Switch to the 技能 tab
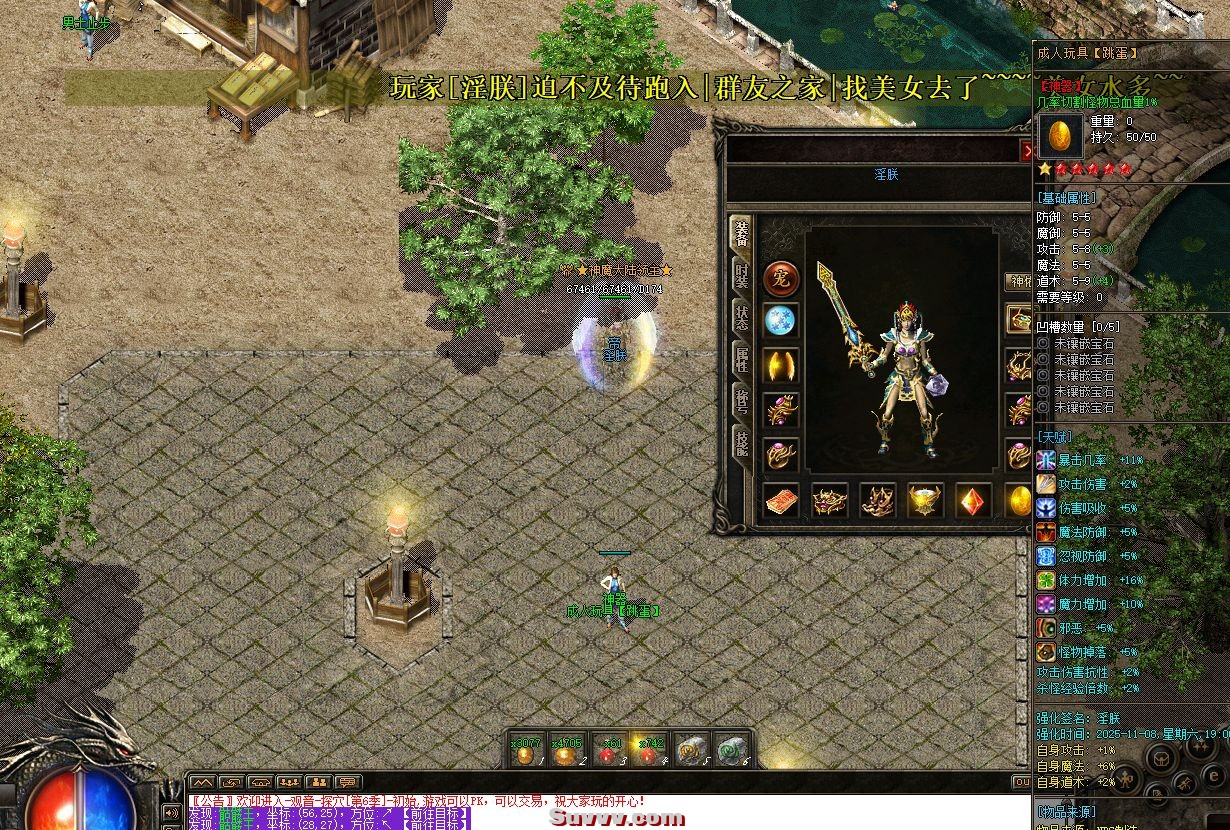This screenshot has width=1230, height=830. click(741, 445)
